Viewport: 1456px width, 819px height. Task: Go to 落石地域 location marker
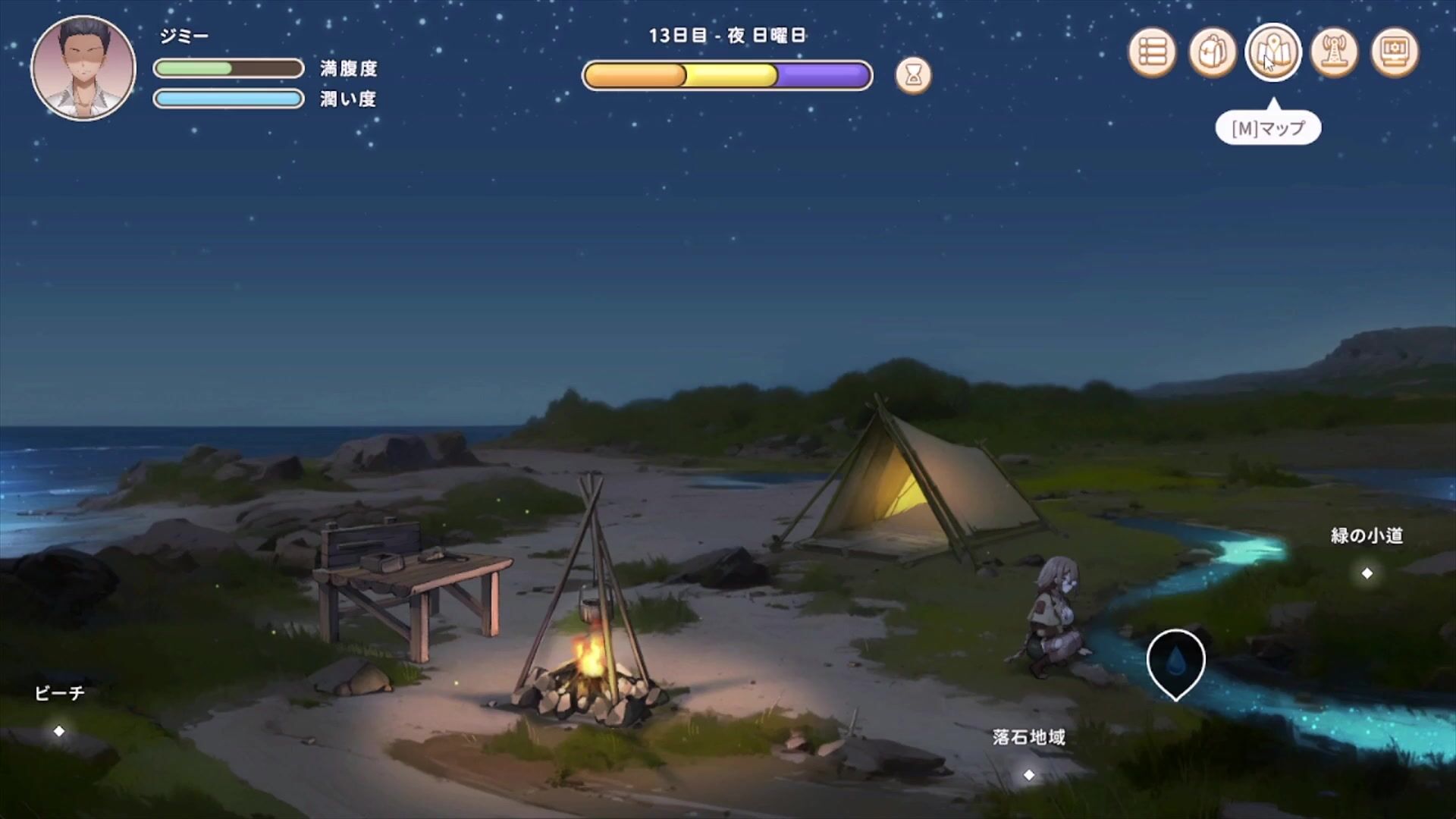point(1029,774)
